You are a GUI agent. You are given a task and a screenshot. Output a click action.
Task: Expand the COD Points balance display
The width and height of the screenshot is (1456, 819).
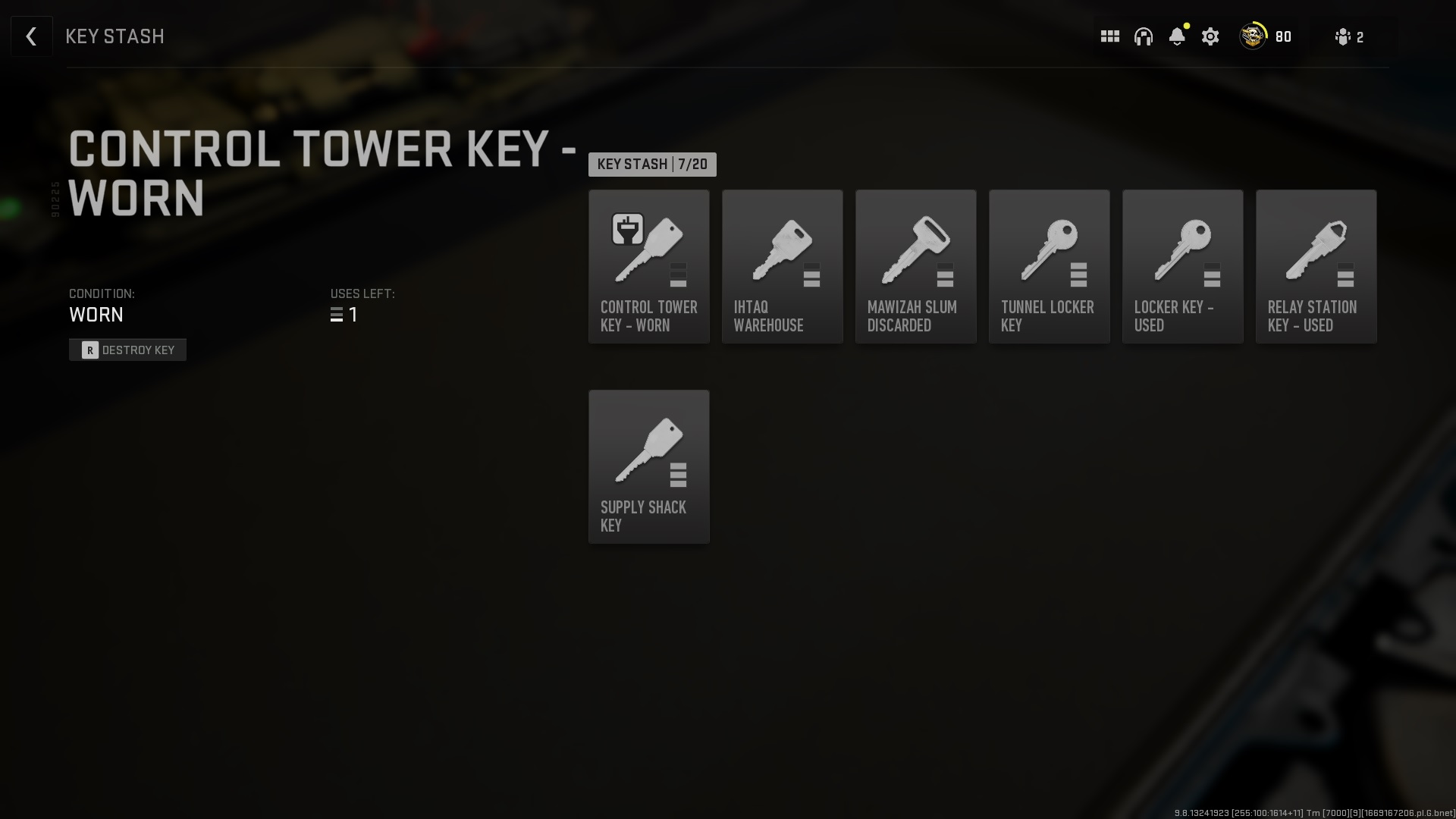(1265, 36)
